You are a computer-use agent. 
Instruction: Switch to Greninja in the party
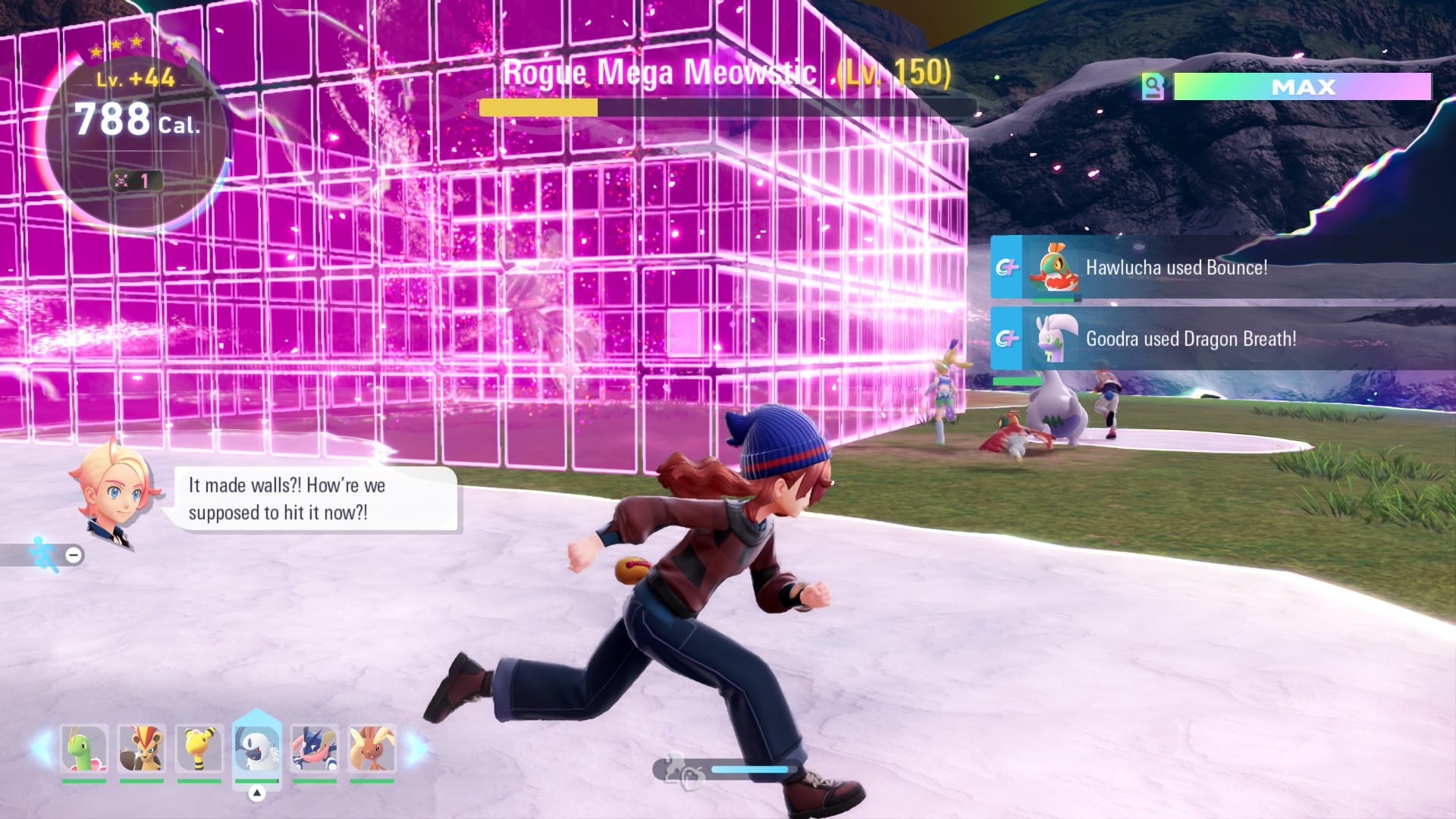click(314, 749)
